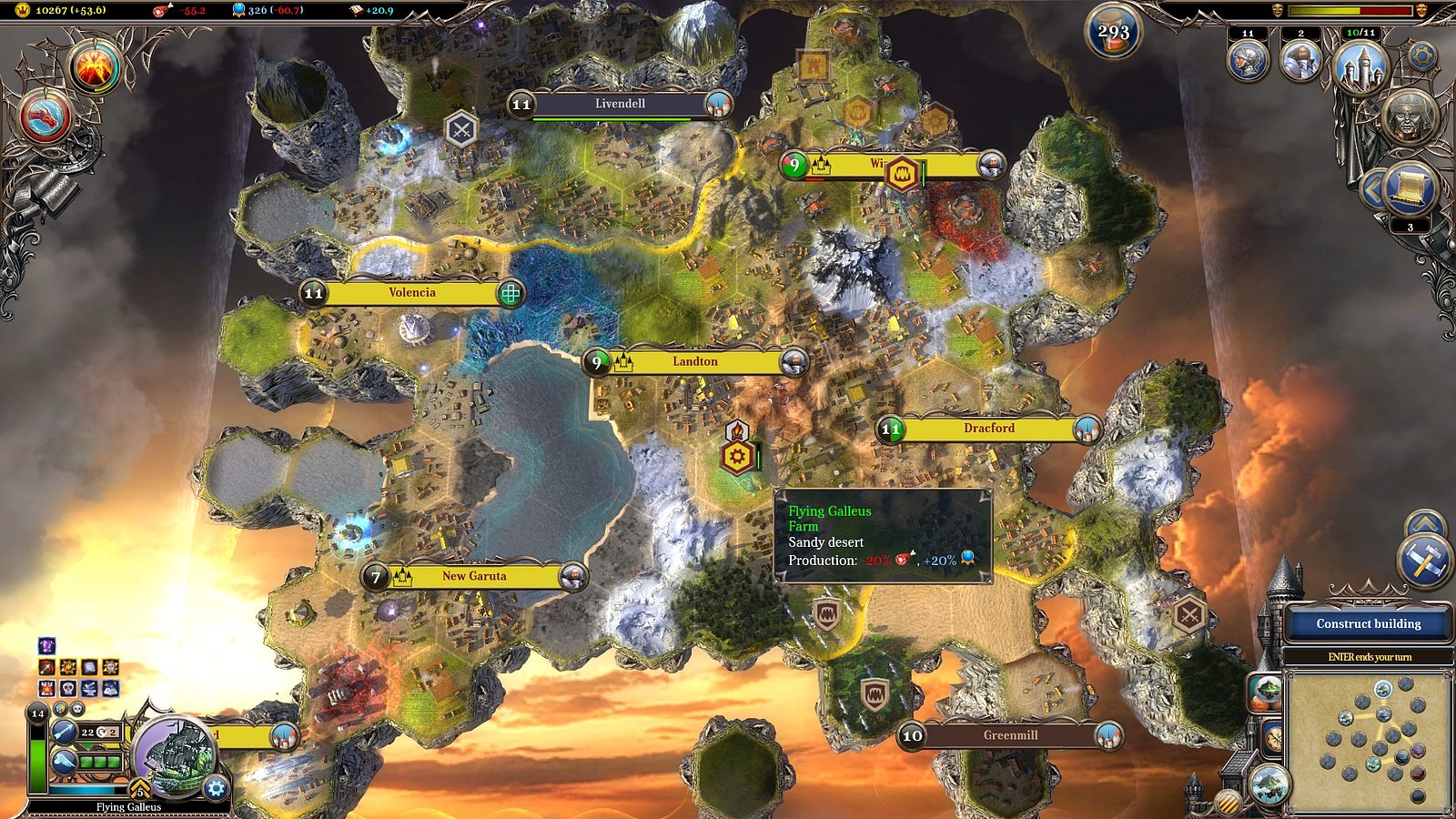Click the yellow-red alignment bar at top right

tap(1349, 10)
